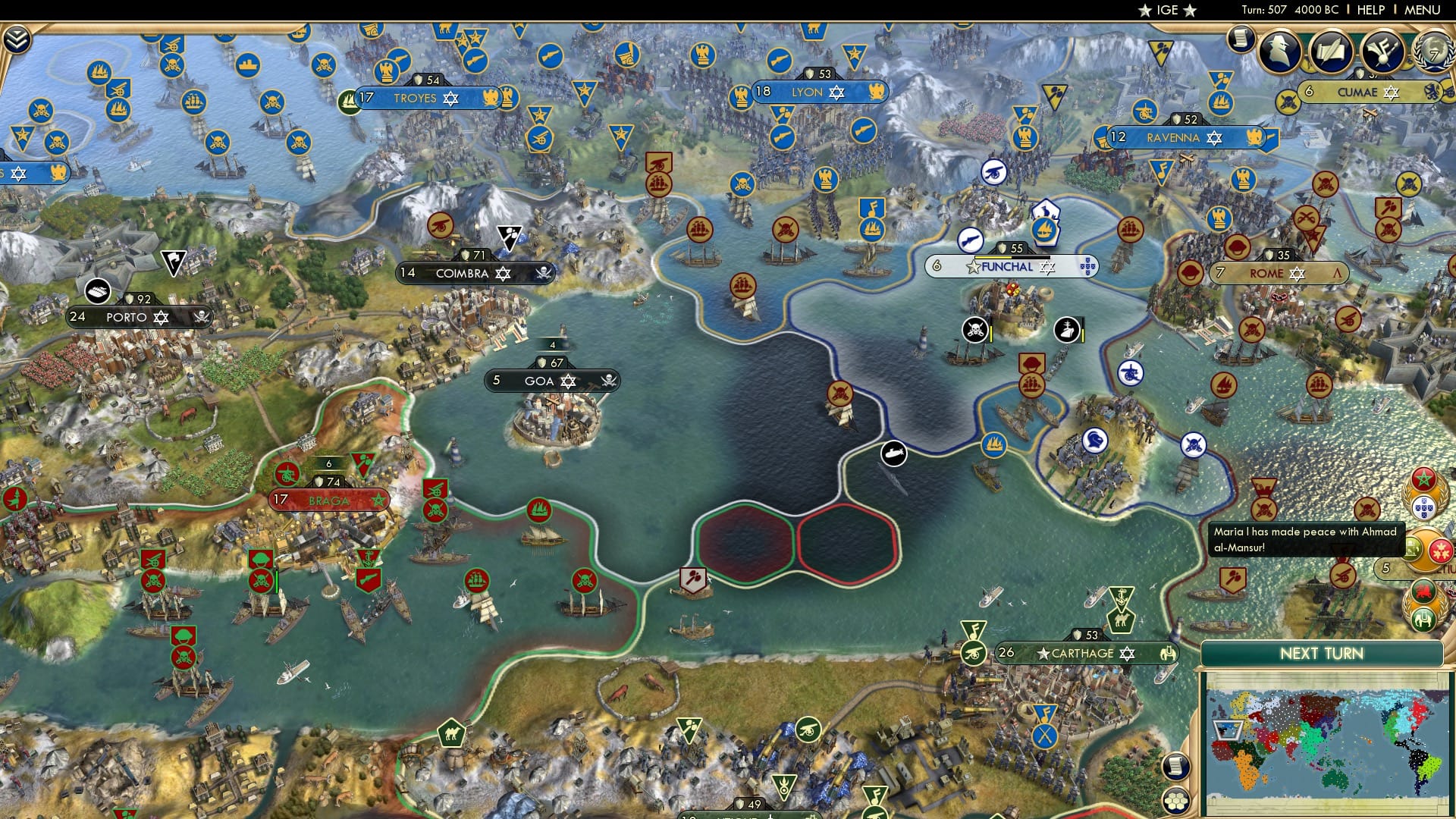Open the Espionage overview spy icon
This screenshot has width=1456, height=819.
click(1279, 52)
